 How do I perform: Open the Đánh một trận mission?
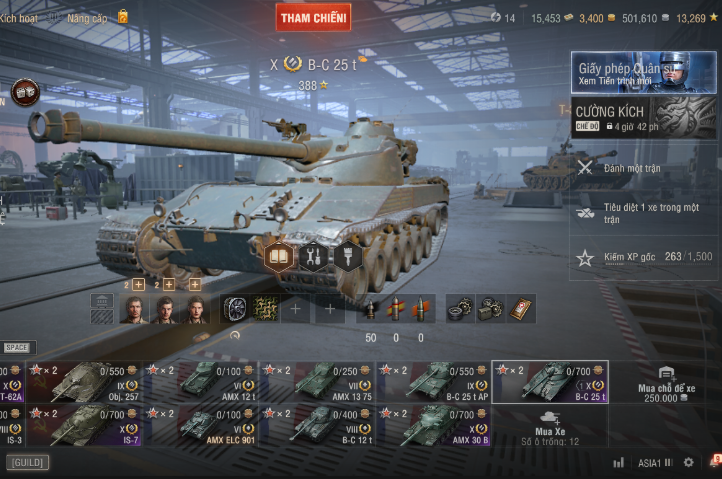[644, 168]
